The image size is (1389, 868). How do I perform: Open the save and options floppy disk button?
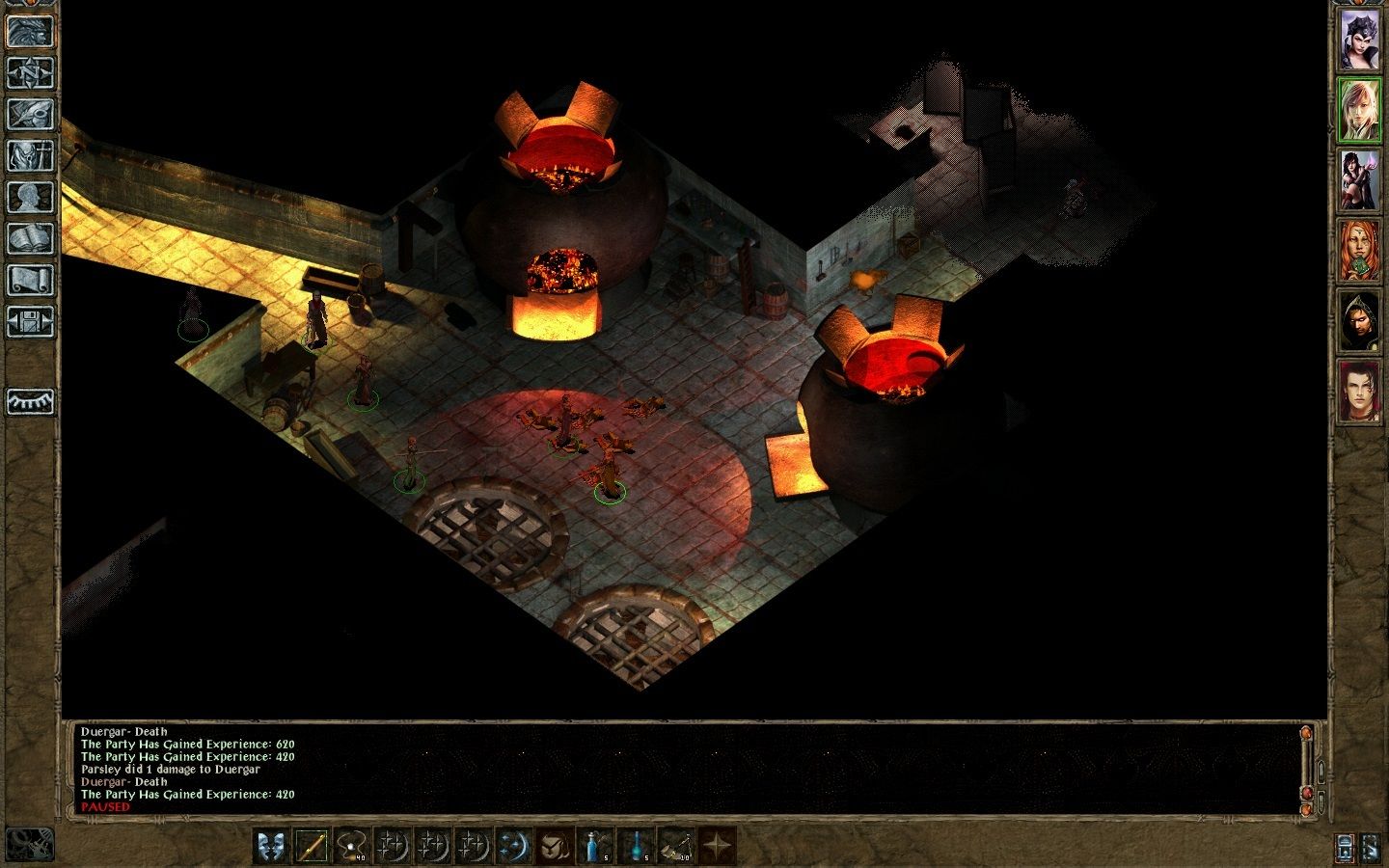[x=30, y=321]
